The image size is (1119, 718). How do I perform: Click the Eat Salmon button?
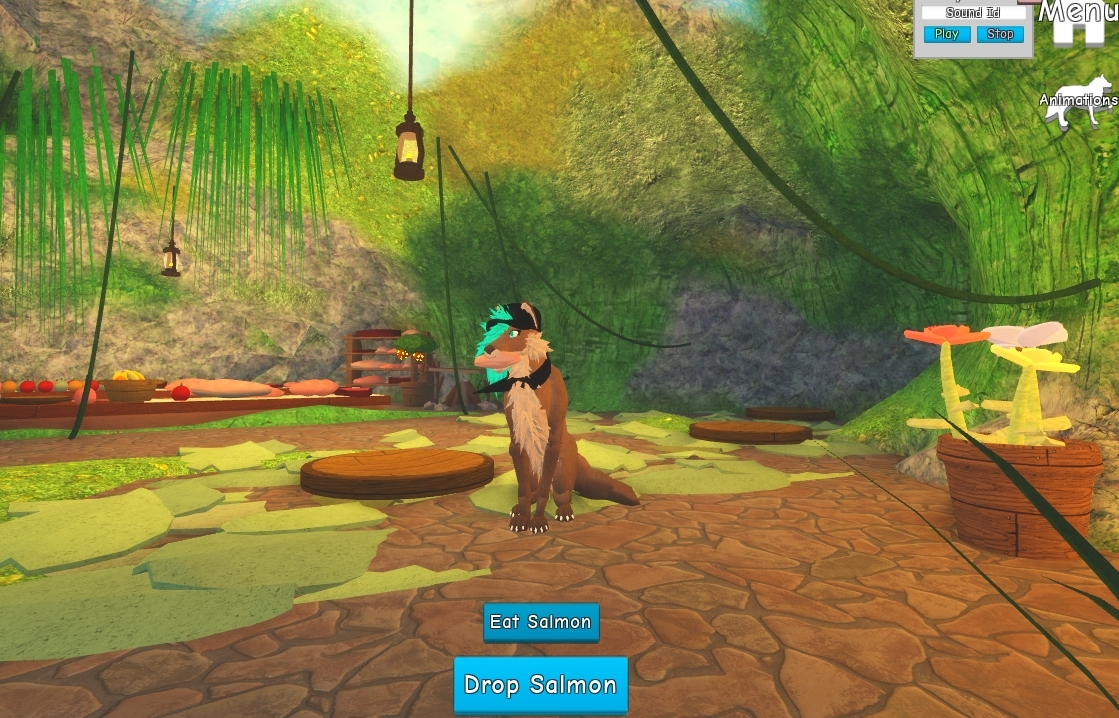[541, 622]
